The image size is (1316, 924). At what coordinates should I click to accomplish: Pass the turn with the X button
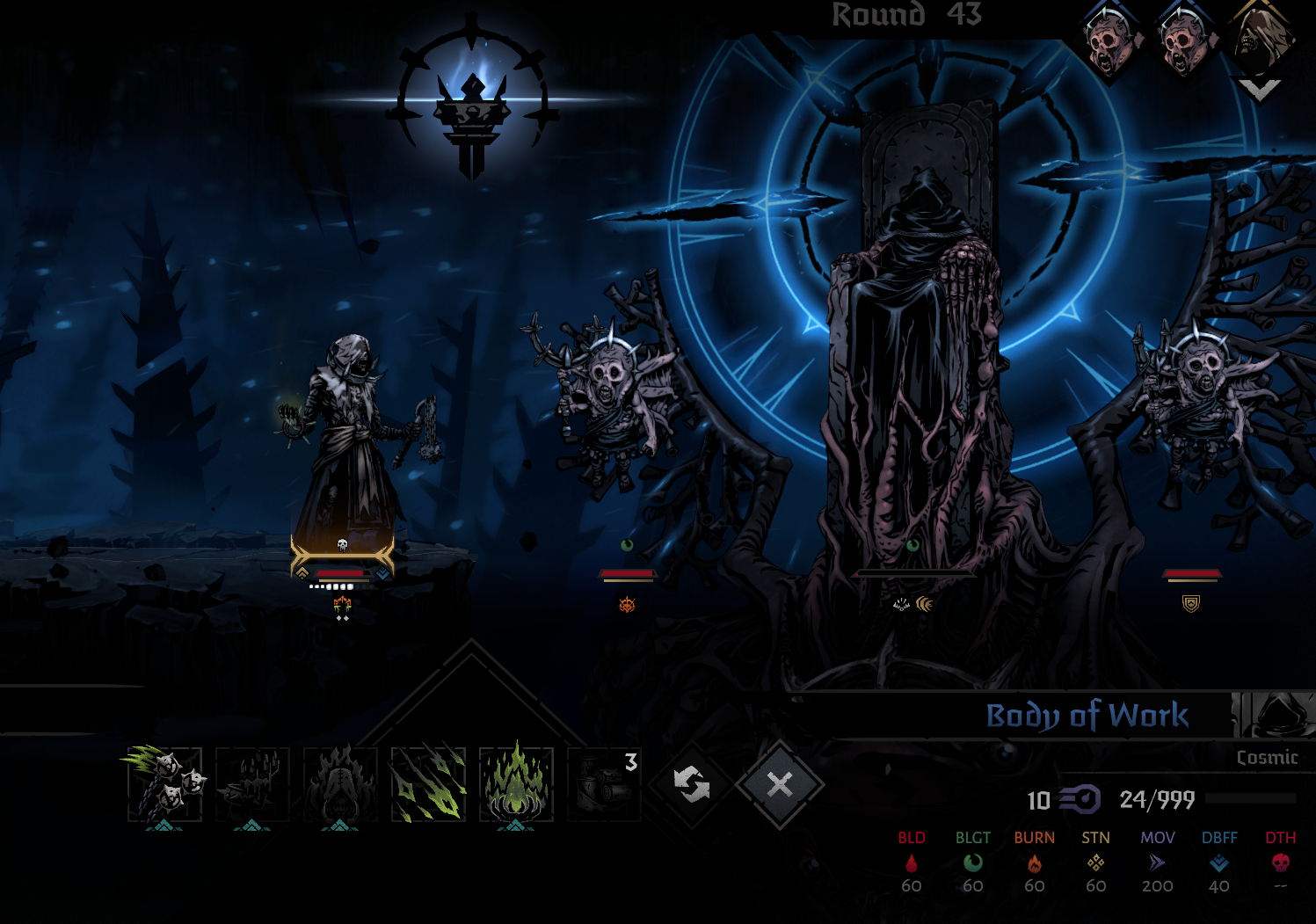click(780, 784)
